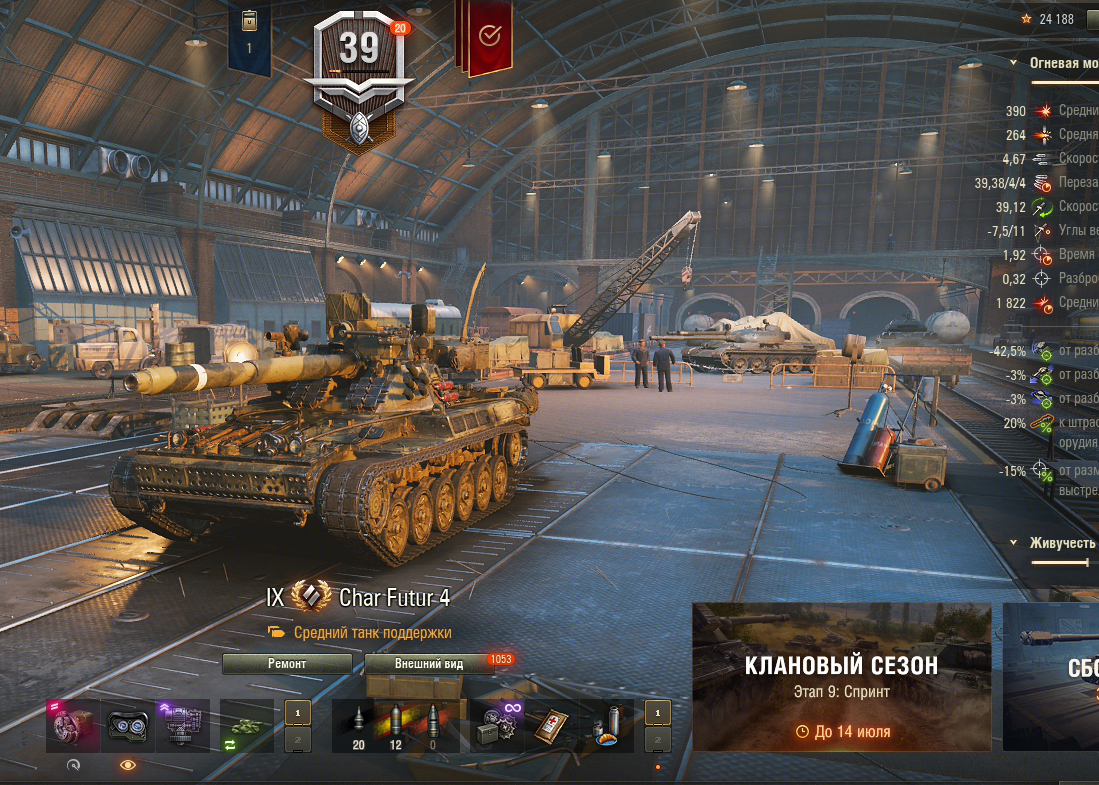Collapse the Огневая мощь stats section
The height and width of the screenshot is (785, 1099).
(x=1015, y=63)
